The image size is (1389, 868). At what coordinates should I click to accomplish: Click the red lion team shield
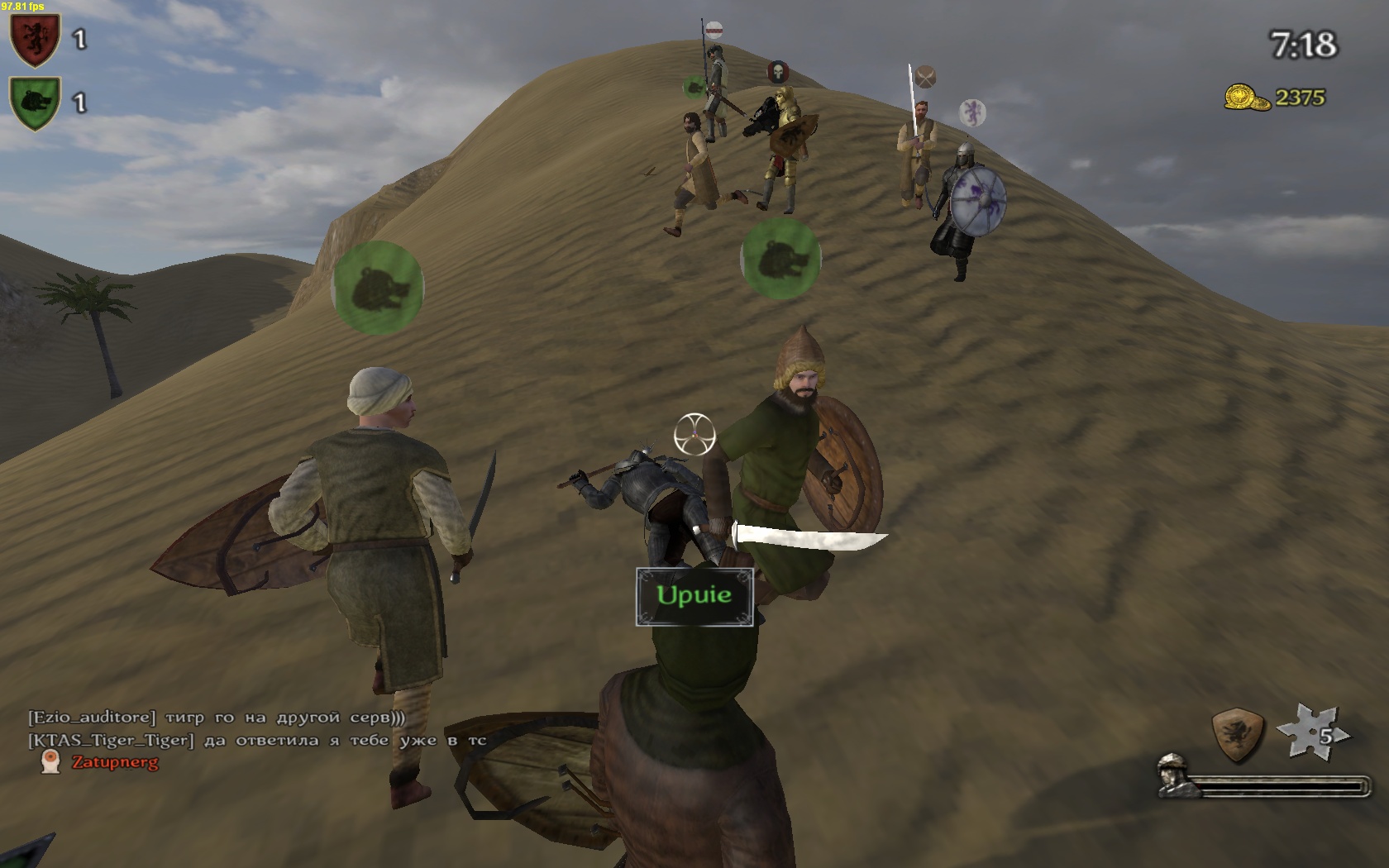[x=35, y=39]
